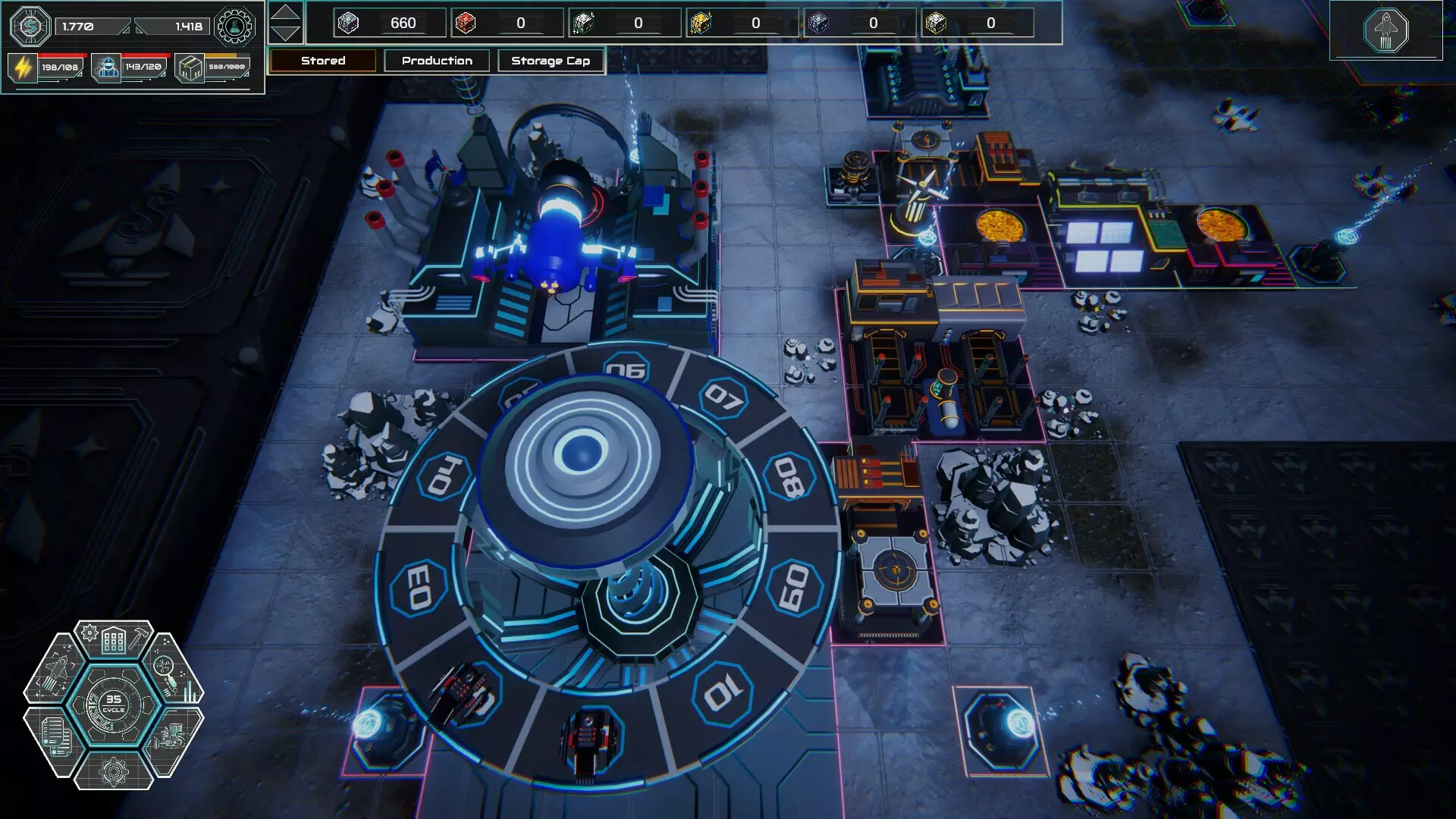Click the science flask gear icon
Viewport: 1456px width, 819px height.
tap(234, 27)
